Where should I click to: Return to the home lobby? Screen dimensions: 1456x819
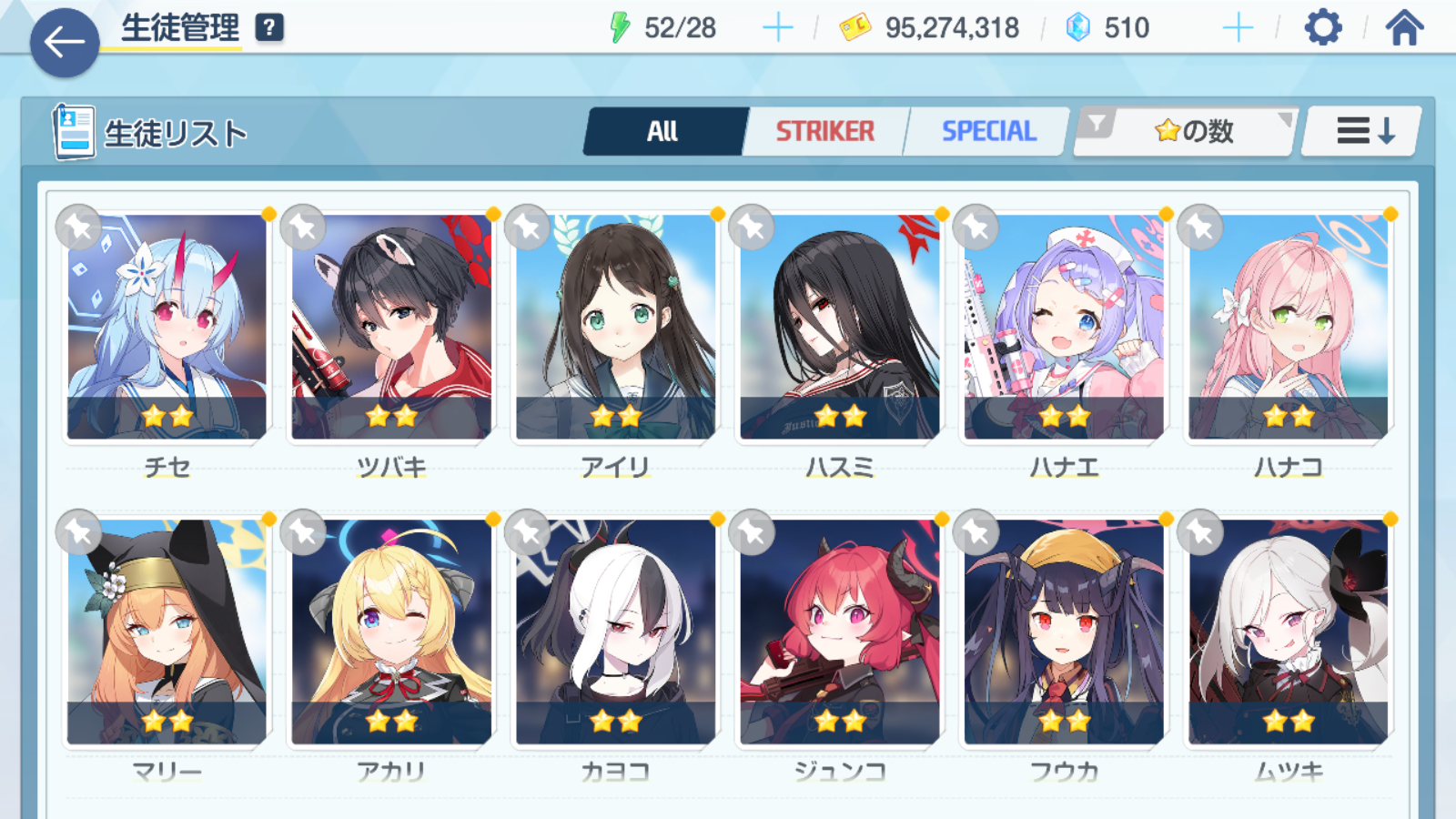click(x=1404, y=28)
